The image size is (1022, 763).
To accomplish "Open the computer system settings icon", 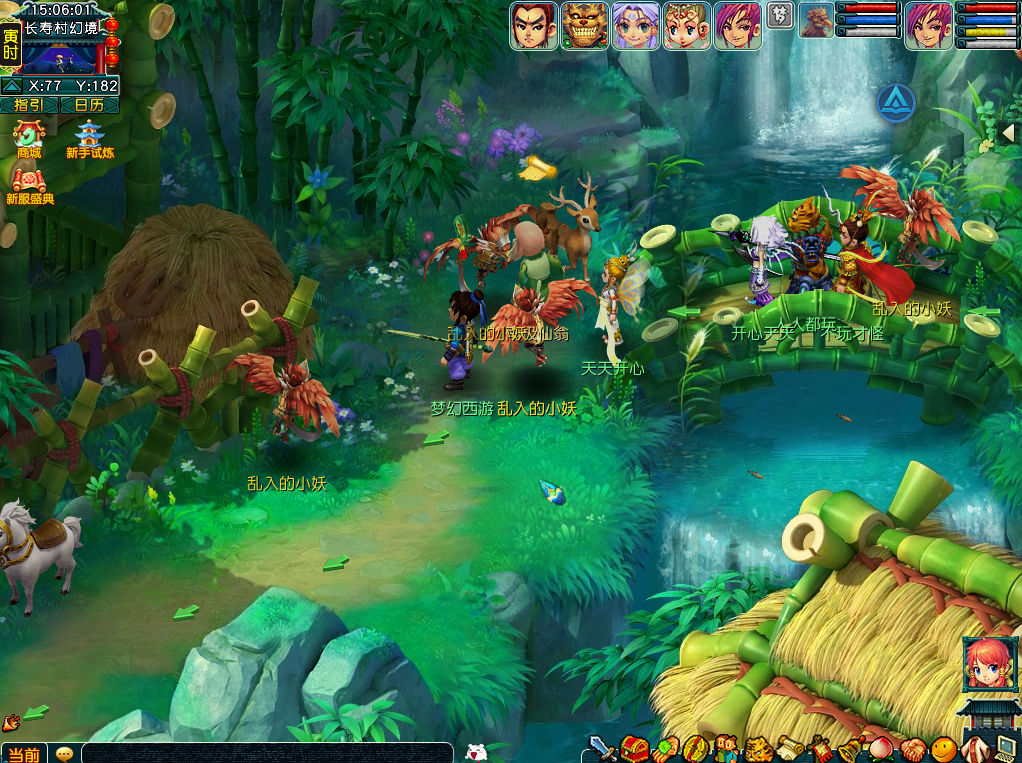I will pyautogui.click(x=1005, y=748).
